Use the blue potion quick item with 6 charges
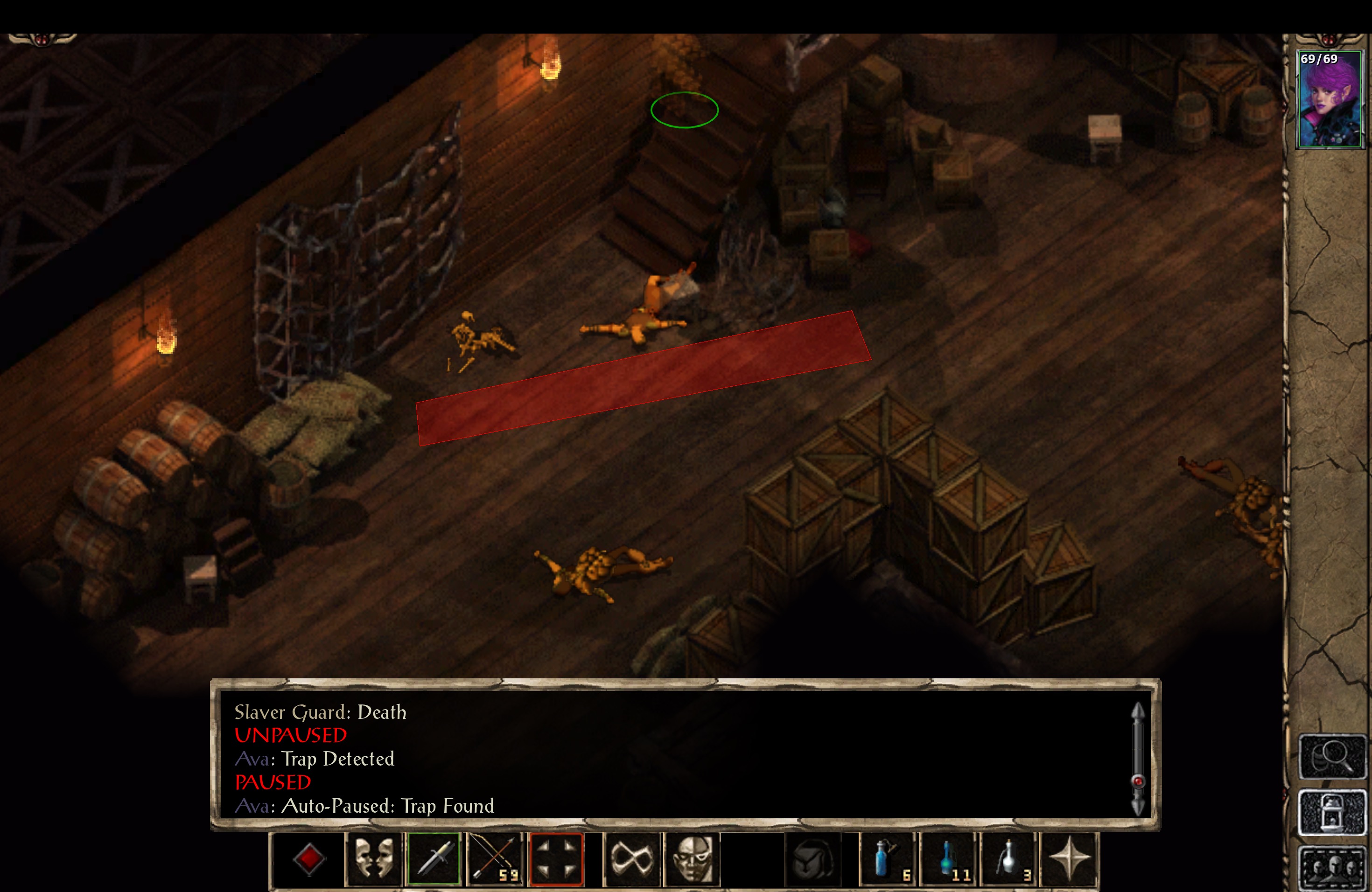The image size is (1372, 892). point(888,859)
